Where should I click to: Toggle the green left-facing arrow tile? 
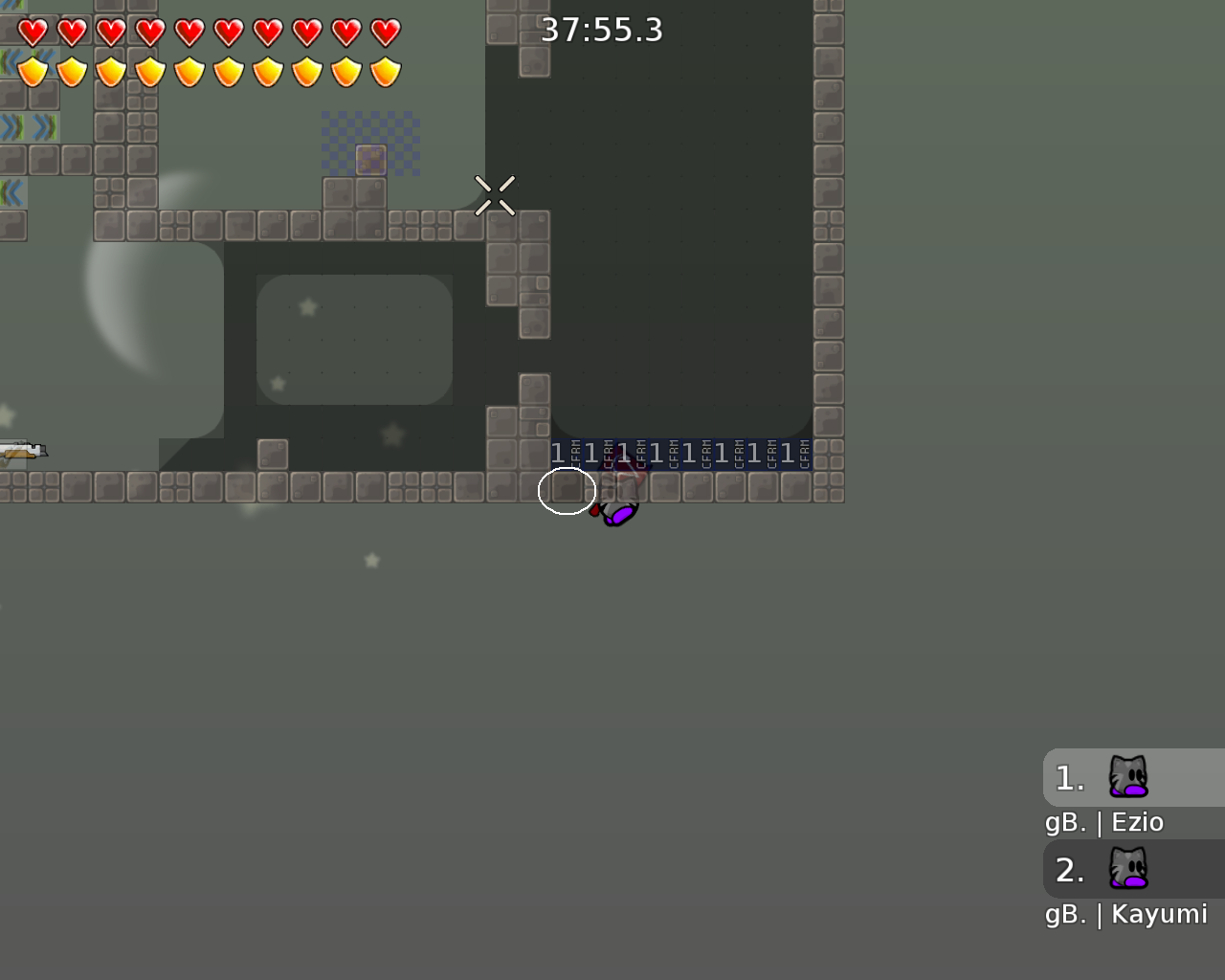11,191
